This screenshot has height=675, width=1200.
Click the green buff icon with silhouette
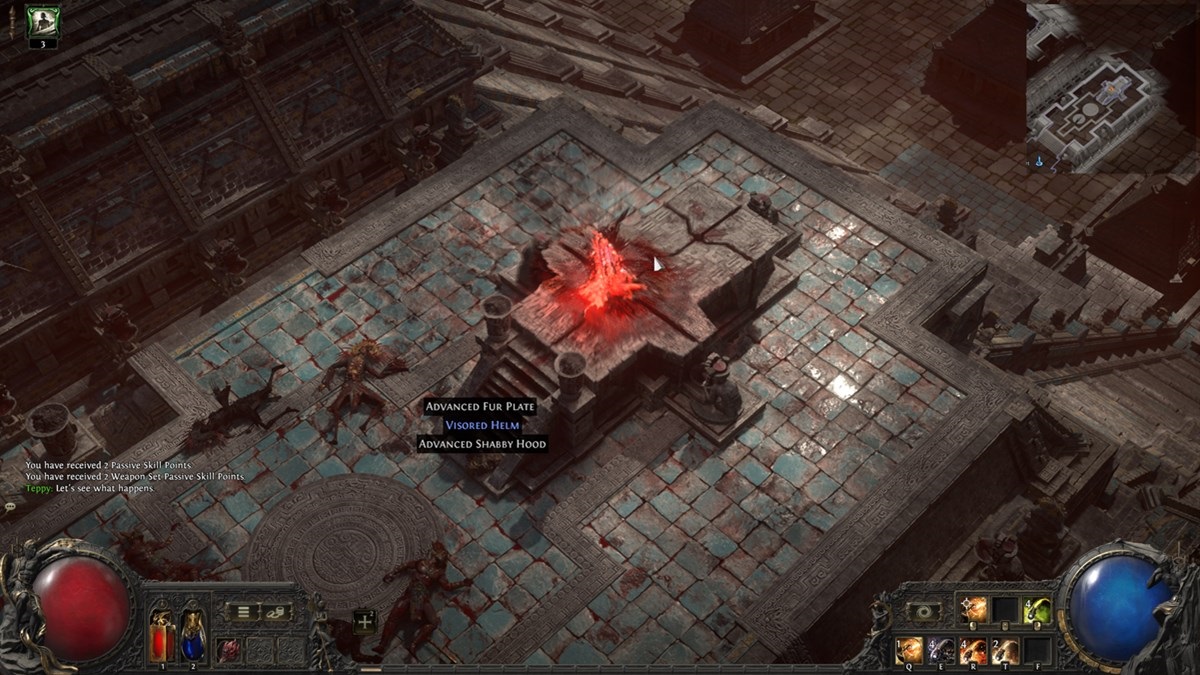[x=43, y=21]
